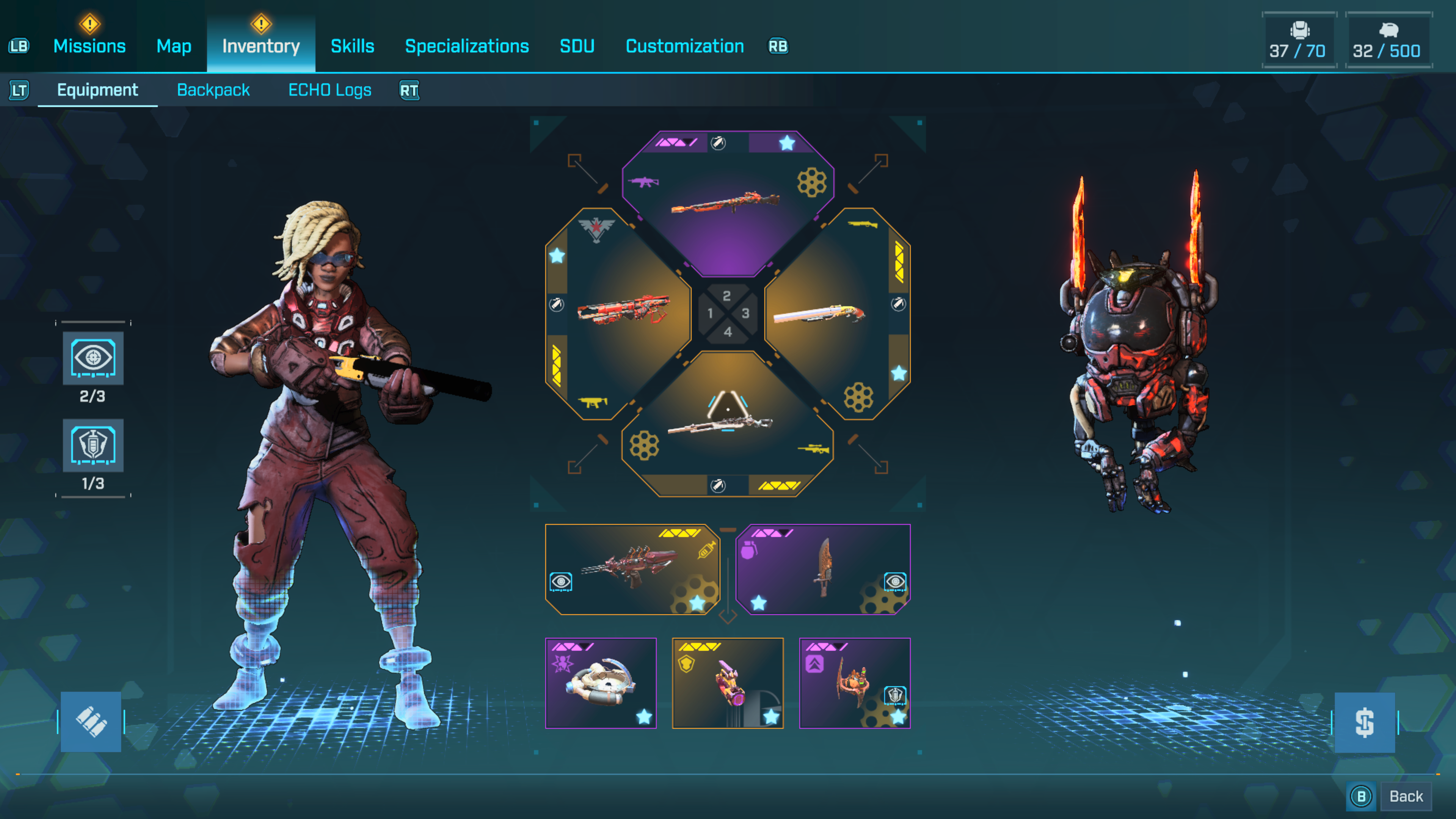The width and height of the screenshot is (1456, 819).
Task: Show the ECHO Logs sub-tab
Action: [329, 90]
